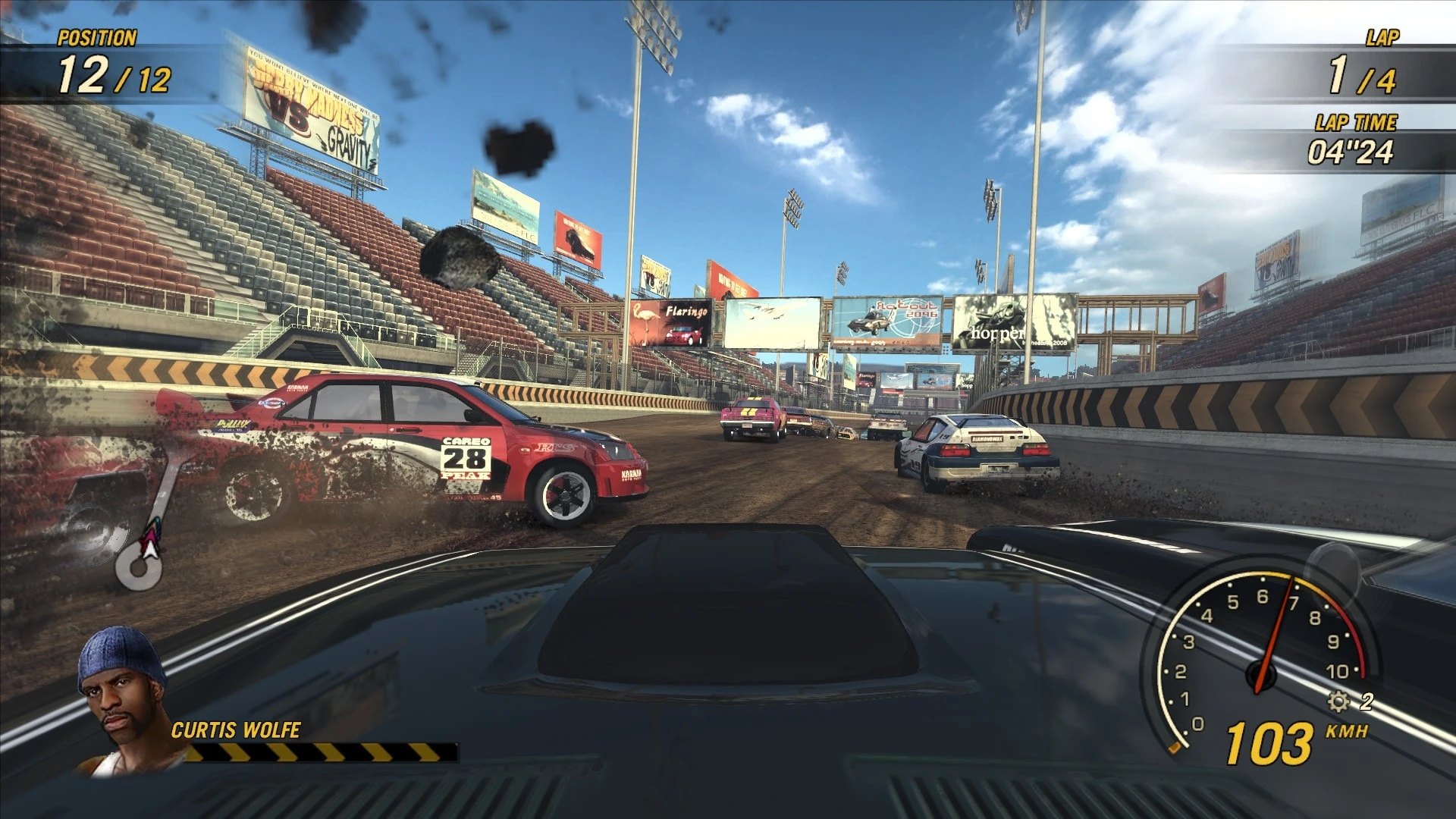Image resolution: width=1456 pixels, height=819 pixels.
Task: Click the player arrow marker on the minimap
Action: [152, 541]
